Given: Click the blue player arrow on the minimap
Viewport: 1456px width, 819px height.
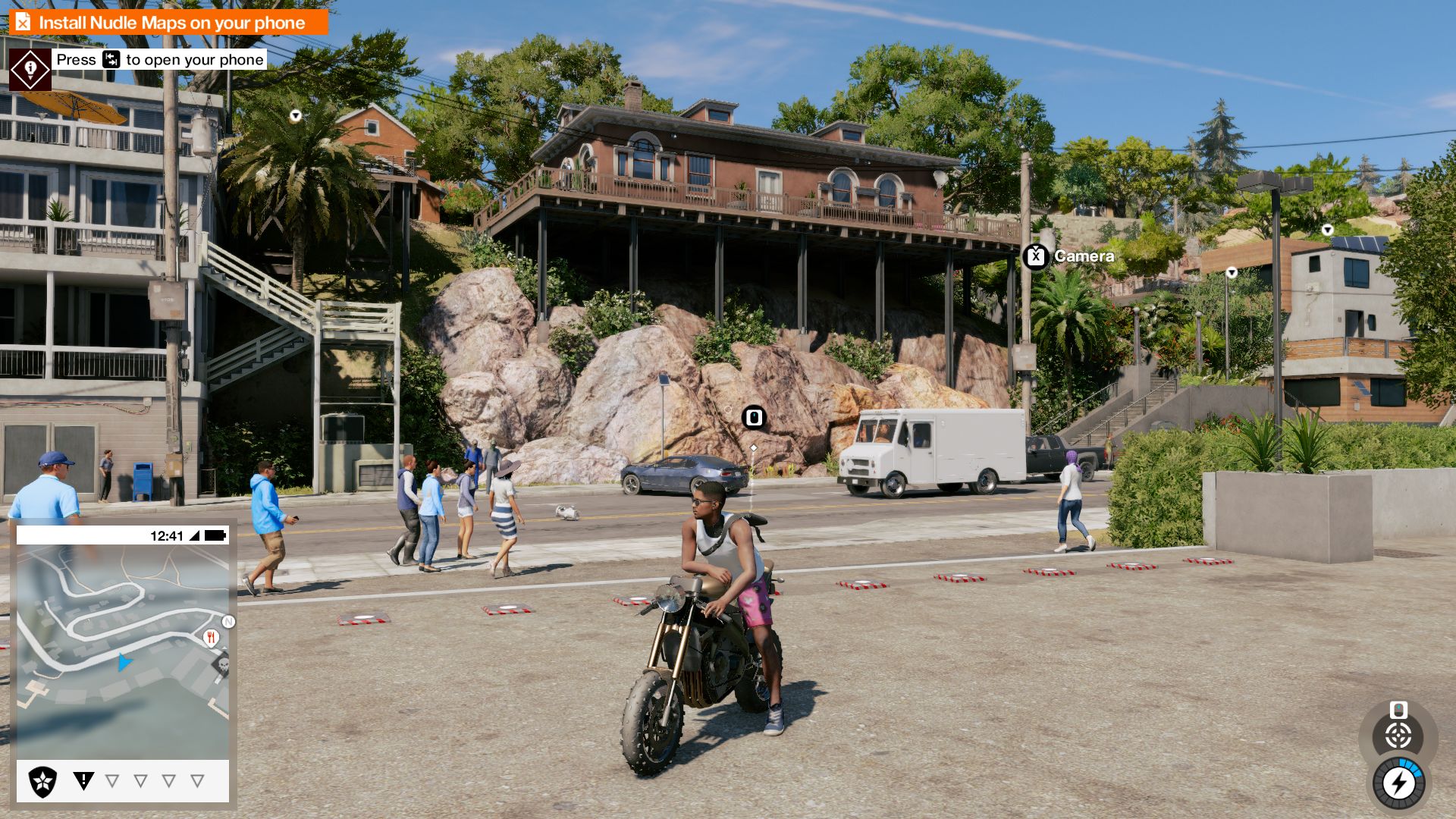Looking at the screenshot, I should coord(124,663).
